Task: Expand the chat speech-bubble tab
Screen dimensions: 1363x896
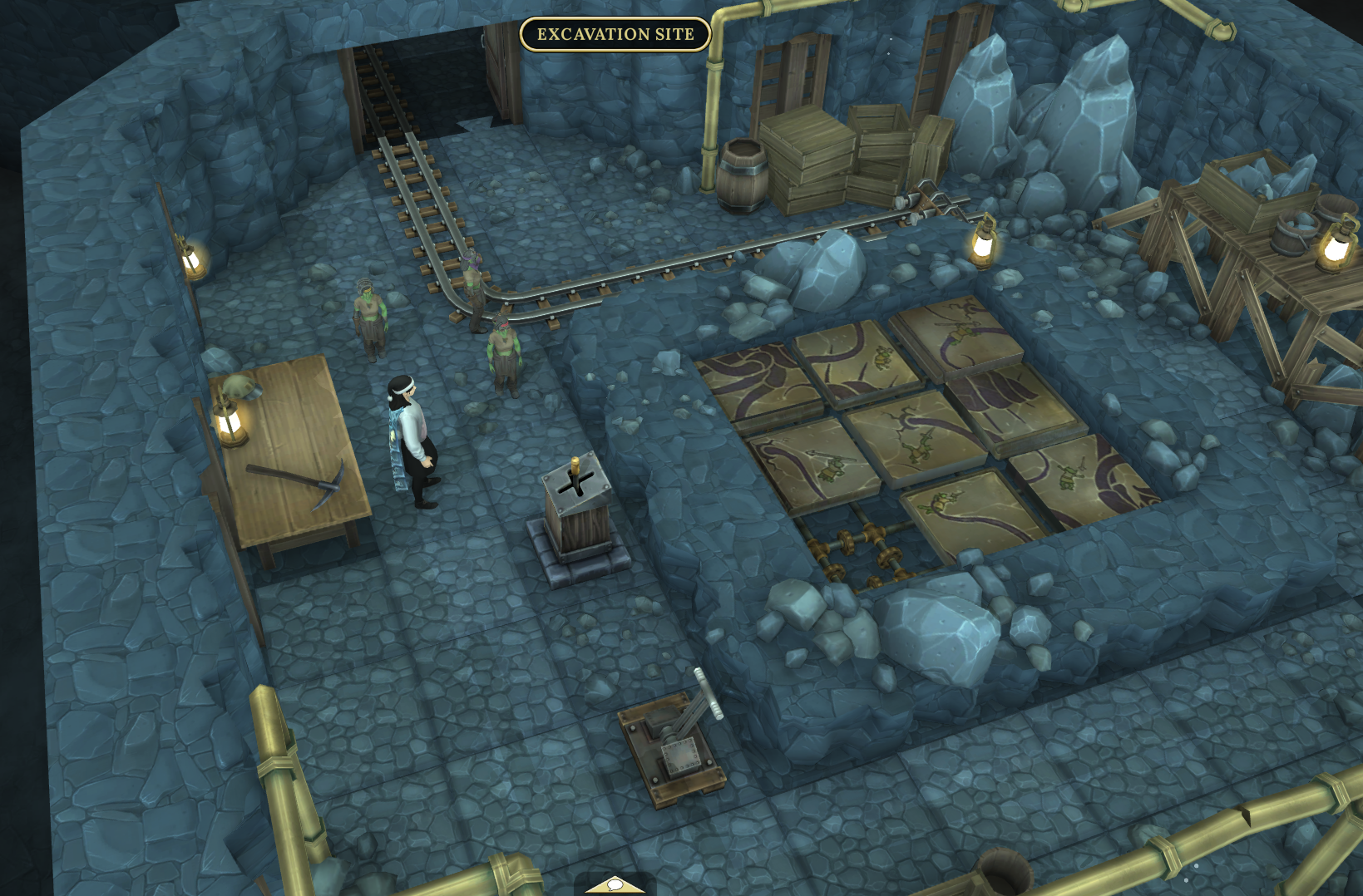Action: (615, 886)
